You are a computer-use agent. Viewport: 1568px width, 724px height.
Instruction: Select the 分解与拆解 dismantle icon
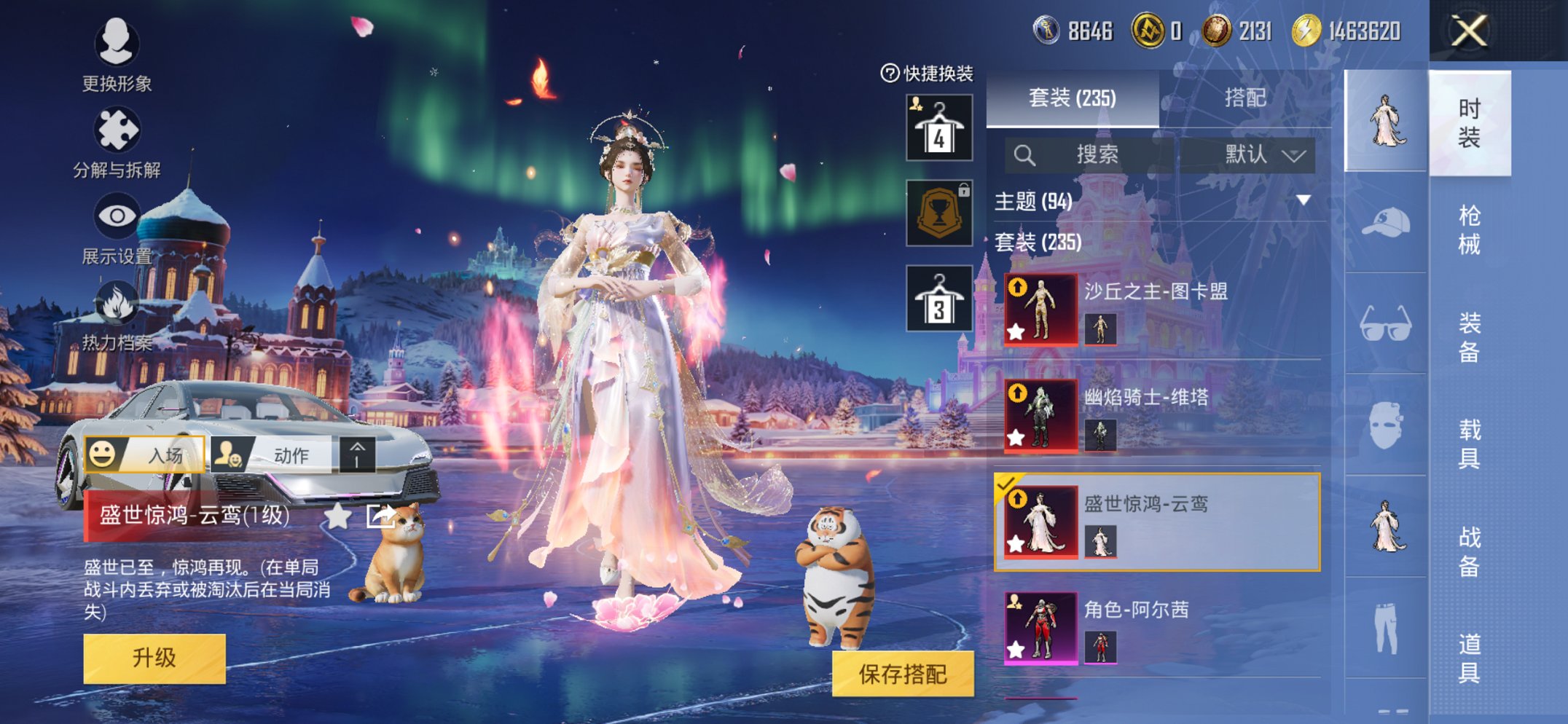[119, 130]
